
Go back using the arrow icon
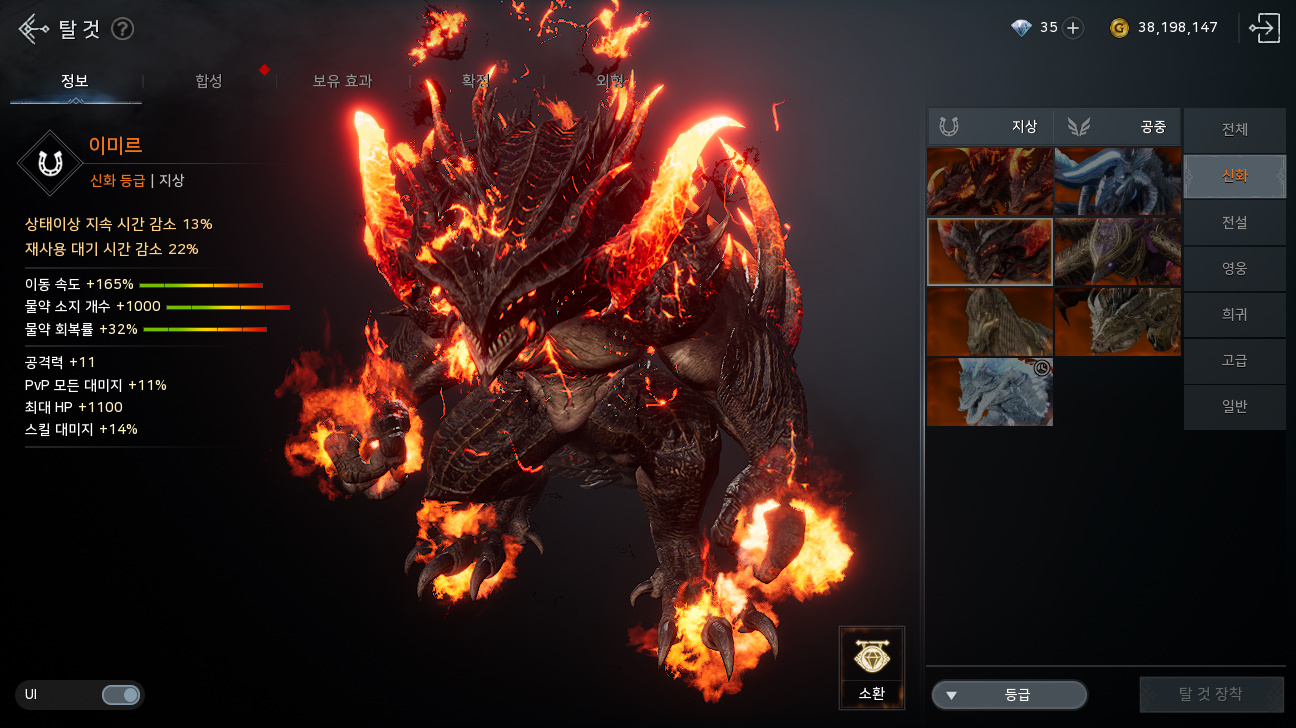tap(32, 29)
